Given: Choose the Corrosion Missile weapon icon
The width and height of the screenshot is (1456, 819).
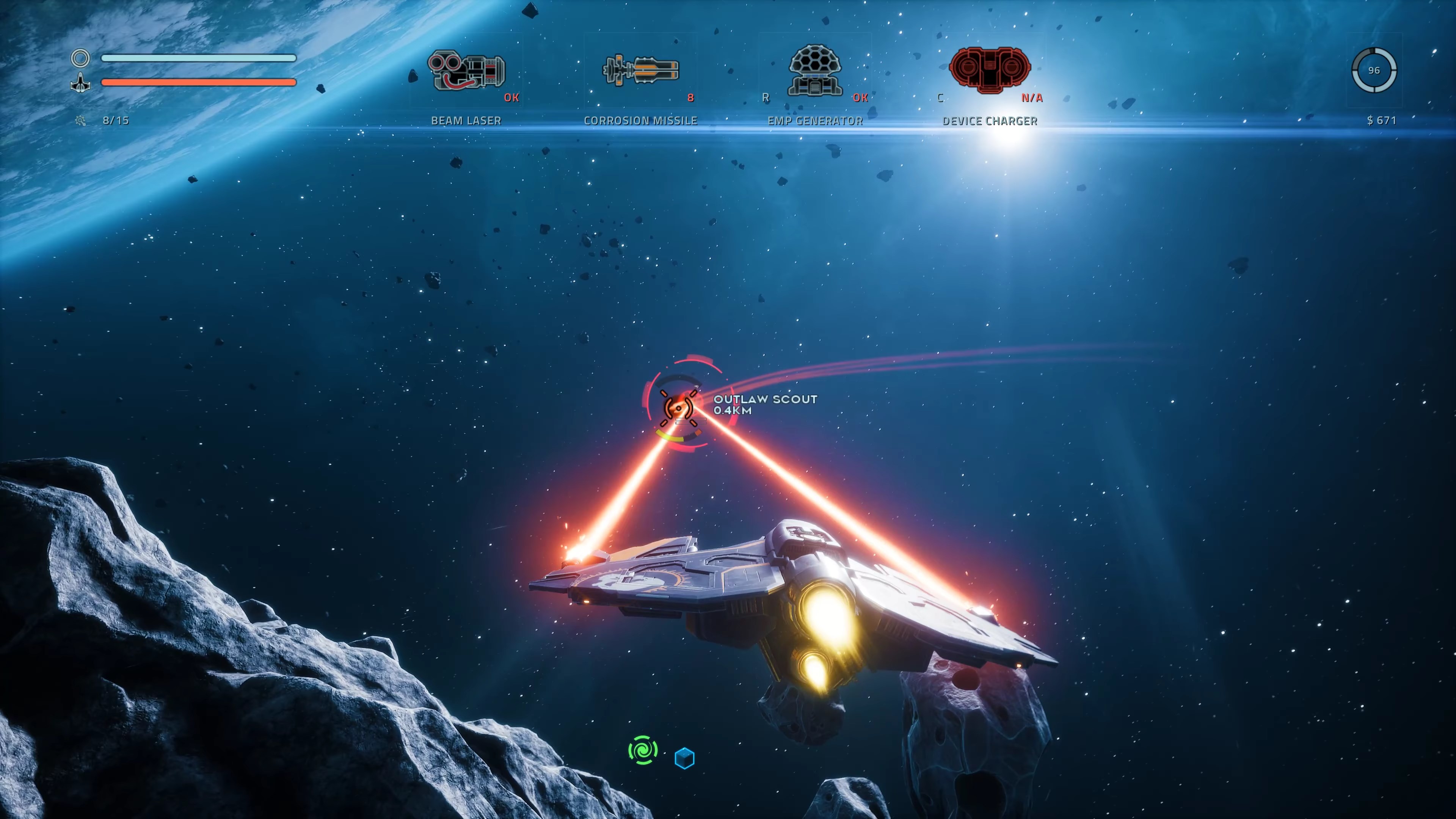Looking at the screenshot, I should tap(640, 71).
